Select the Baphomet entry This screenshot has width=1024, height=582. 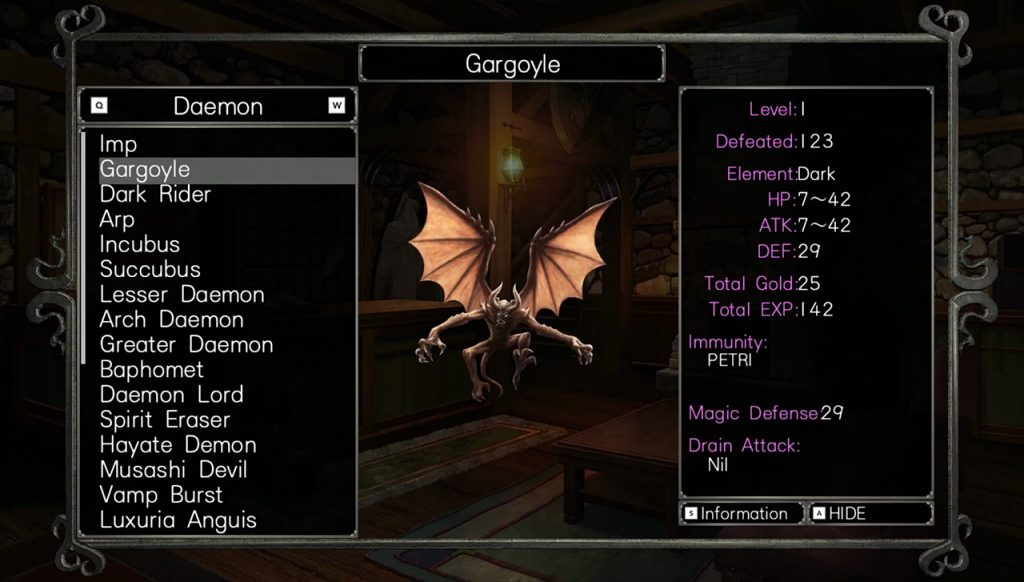(x=153, y=370)
